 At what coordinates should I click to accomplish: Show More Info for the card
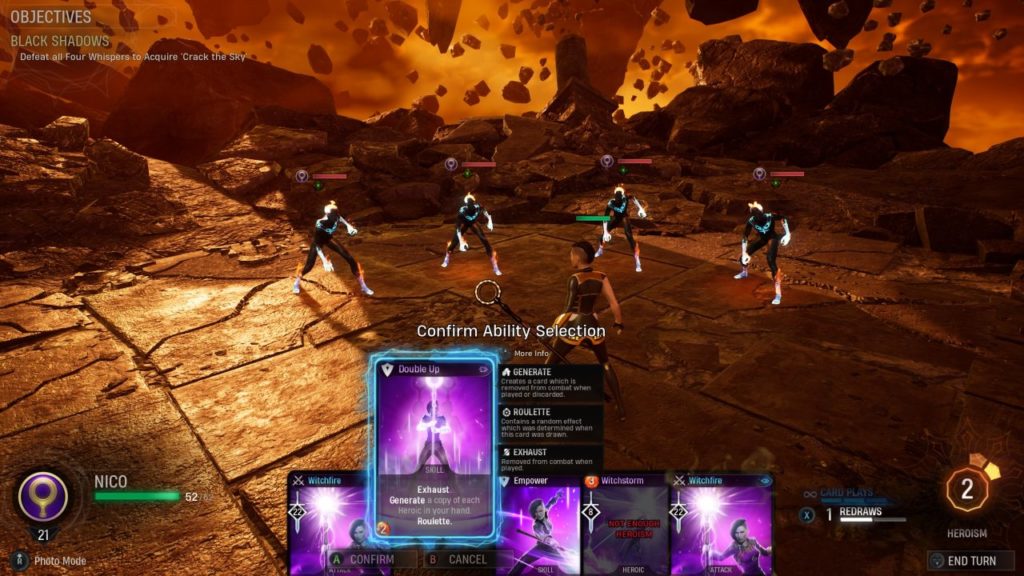point(530,353)
